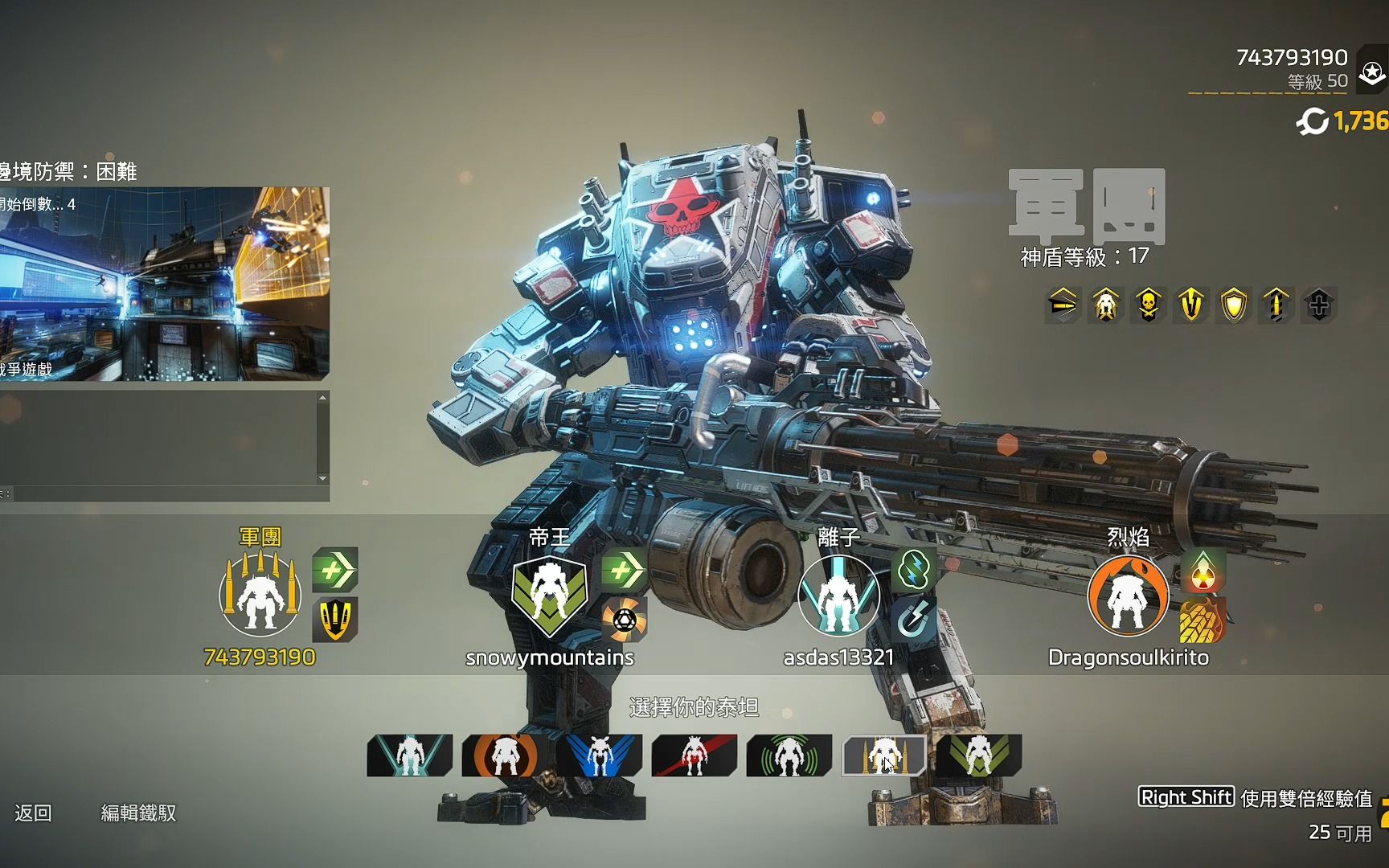
Task: View Dragonsoulkirito's Scorch player card
Action: click(x=1128, y=596)
